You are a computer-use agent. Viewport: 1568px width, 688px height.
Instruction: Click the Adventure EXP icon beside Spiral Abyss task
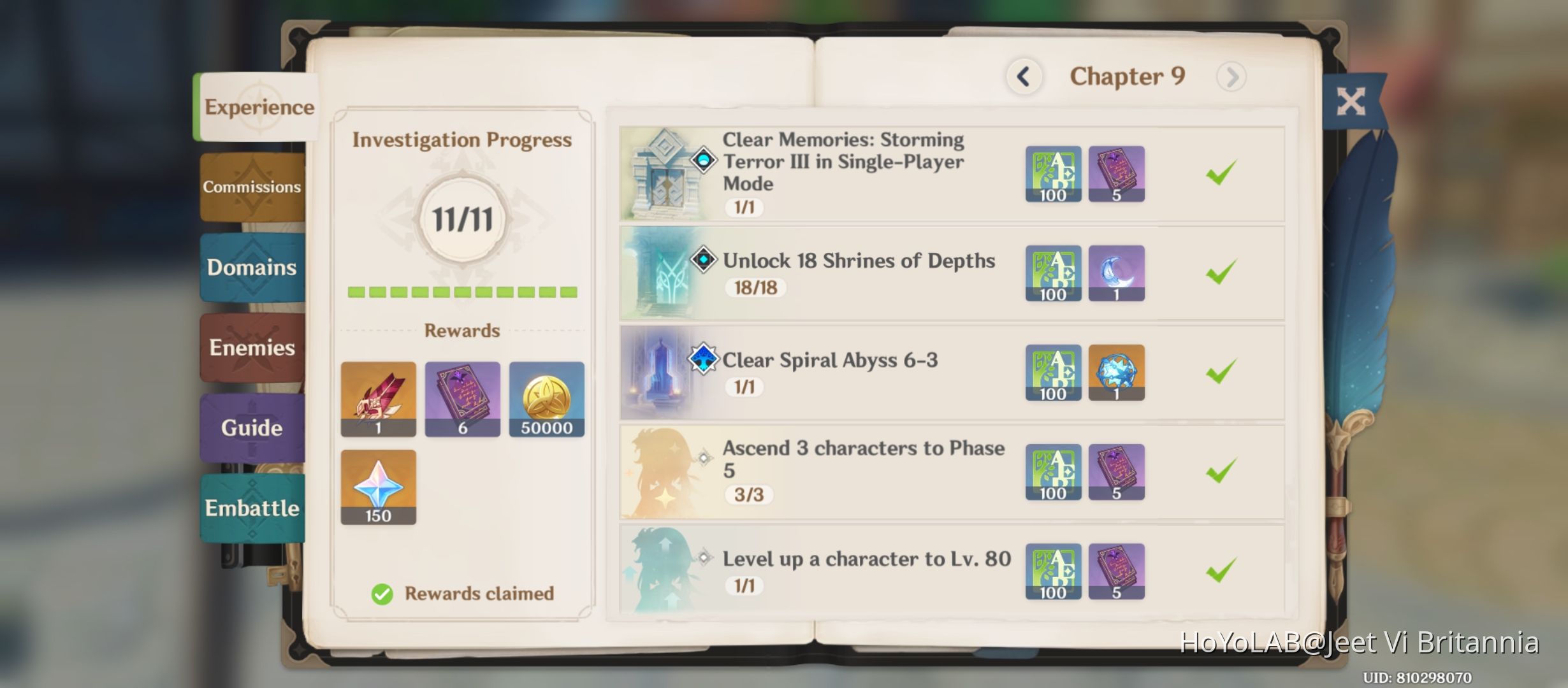click(x=1052, y=373)
